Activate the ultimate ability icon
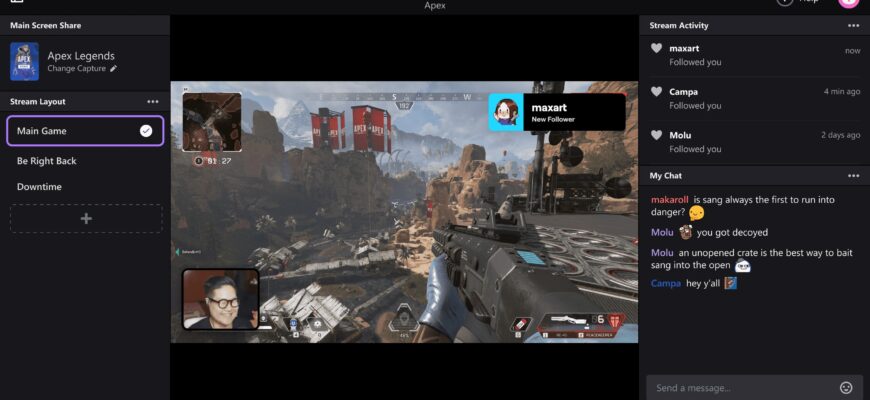The image size is (870, 400). click(x=402, y=319)
